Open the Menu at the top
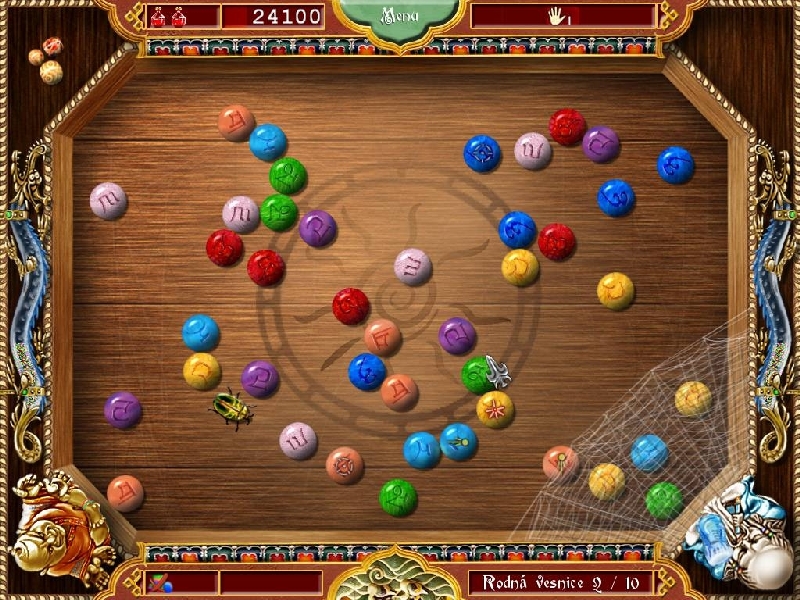 pyautogui.click(x=399, y=16)
